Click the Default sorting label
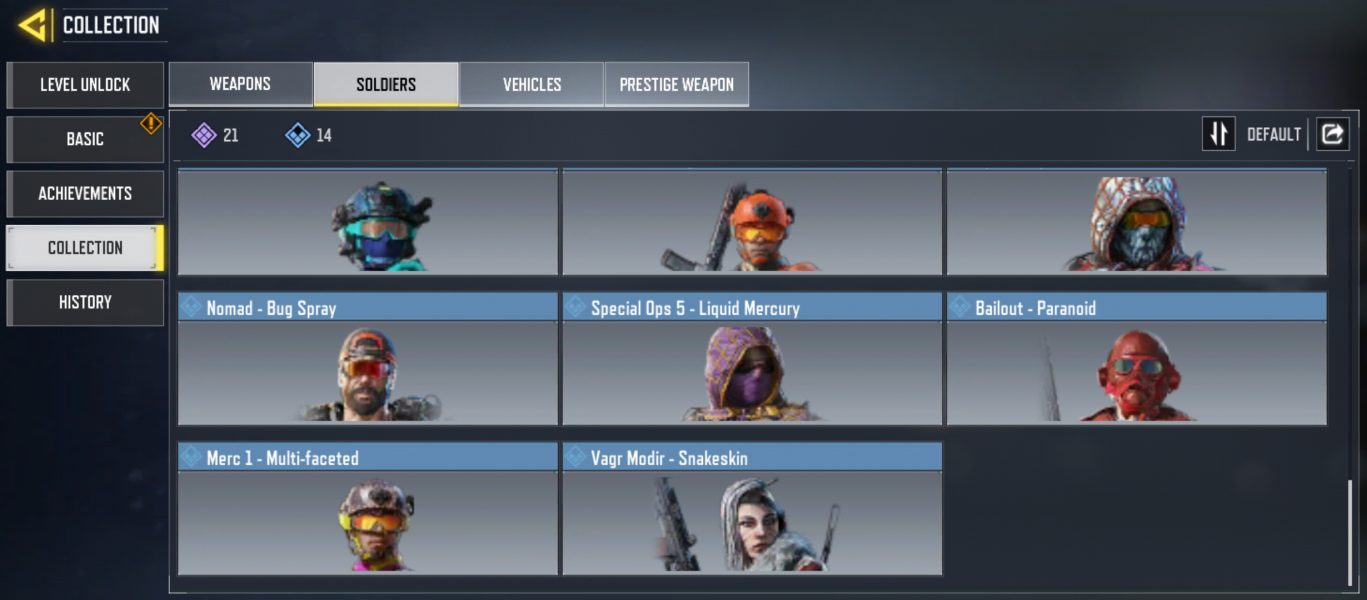The width and height of the screenshot is (1367, 600). [1273, 134]
